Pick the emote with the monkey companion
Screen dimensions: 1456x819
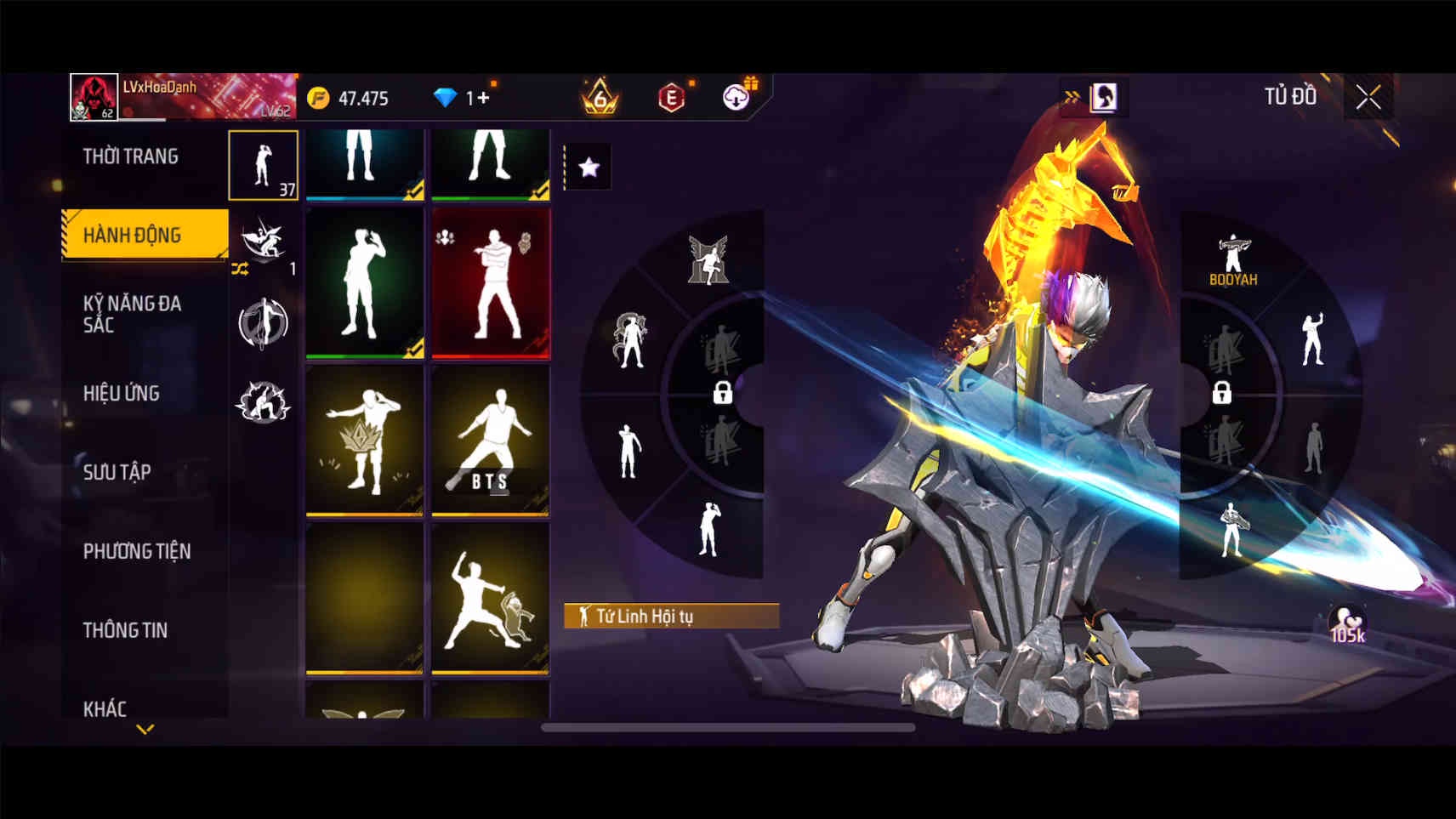490,599
